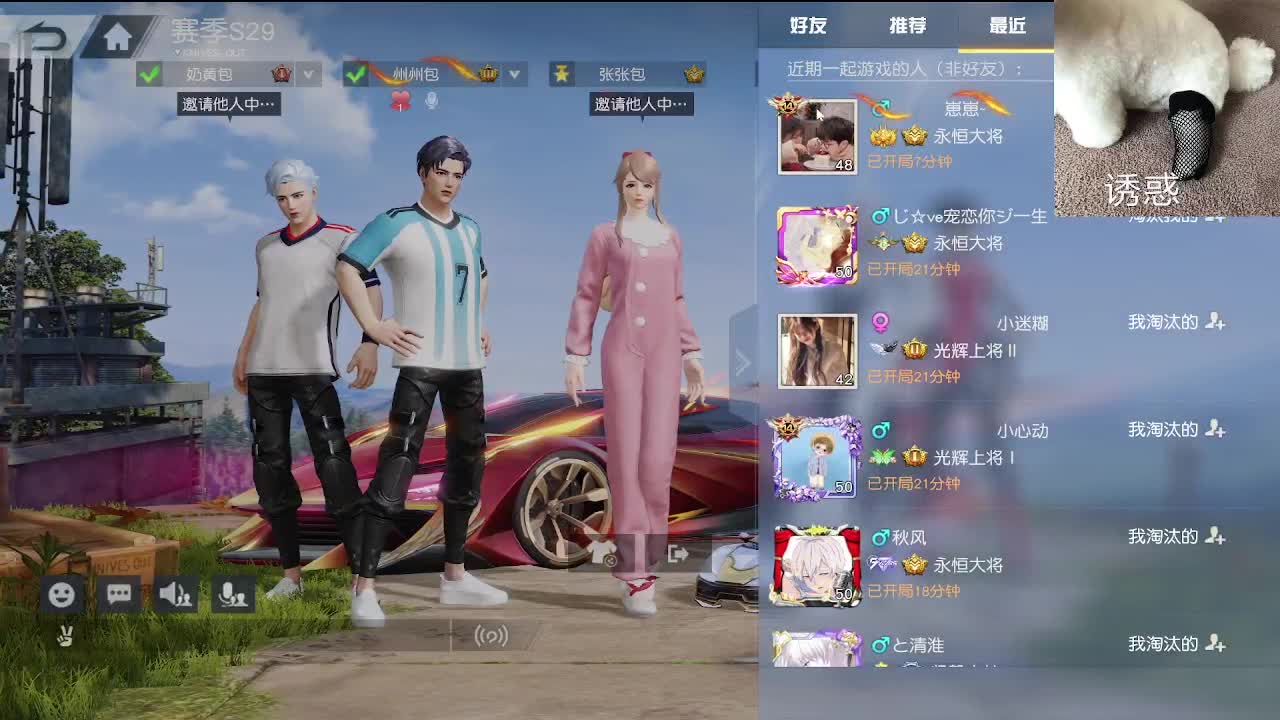Adjust speaker audio with the loudspeaker icon
This screenshot has height=720, width=1280.
[178, 594]
